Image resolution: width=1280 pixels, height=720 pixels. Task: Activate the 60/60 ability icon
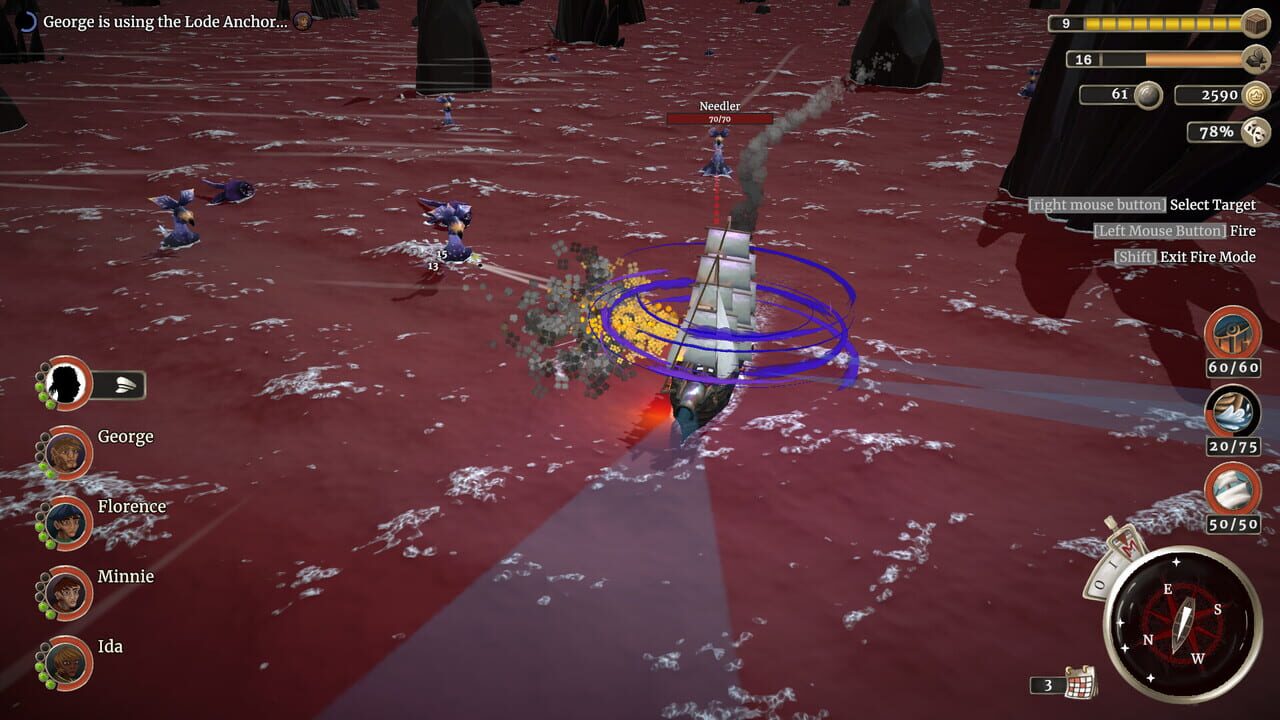click(1233, 333)
